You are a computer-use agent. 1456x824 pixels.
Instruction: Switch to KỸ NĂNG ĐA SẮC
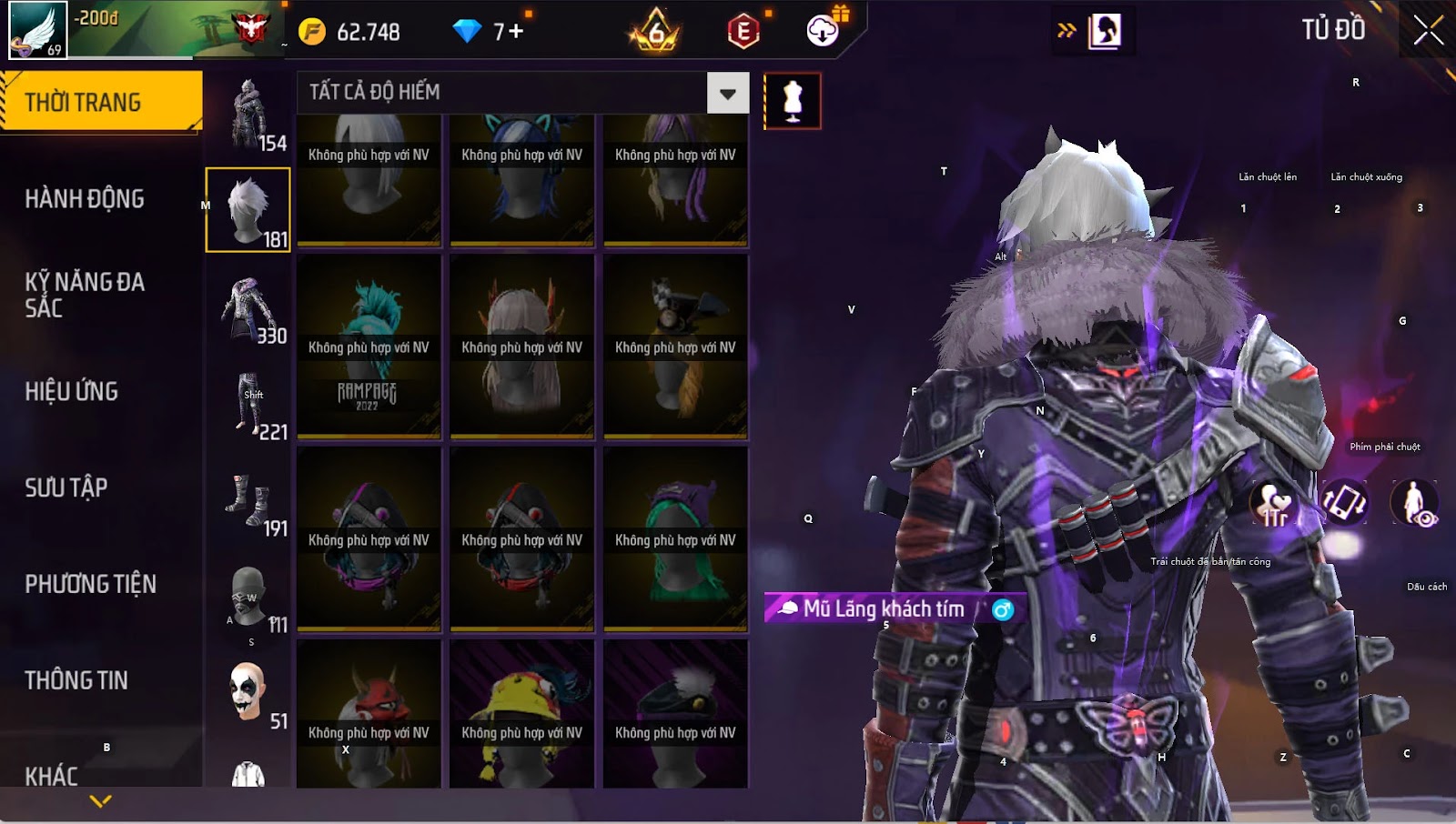point(85,295)
